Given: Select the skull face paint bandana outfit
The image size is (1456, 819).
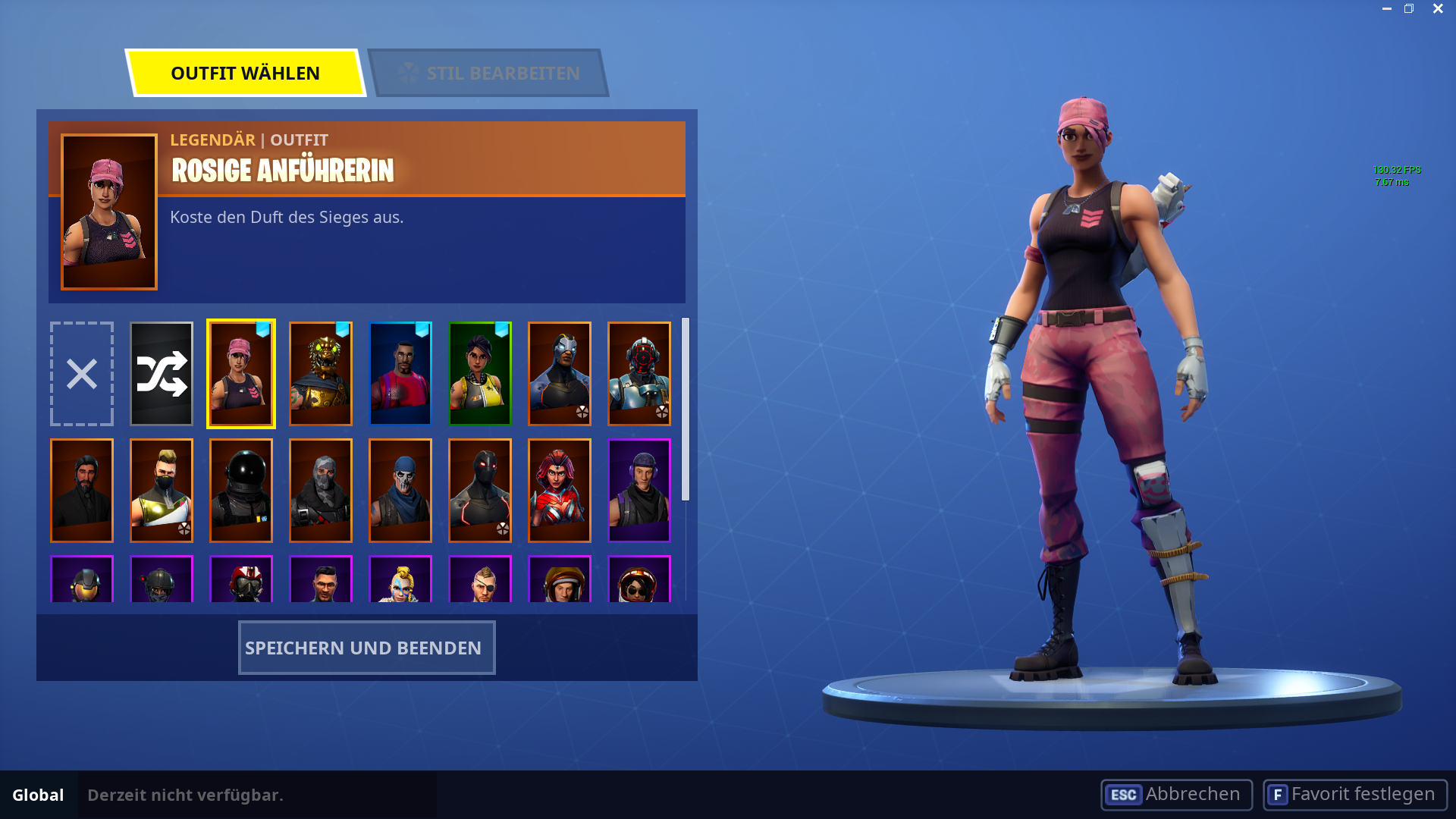Looking at the screenshot, I should [400, 490].
